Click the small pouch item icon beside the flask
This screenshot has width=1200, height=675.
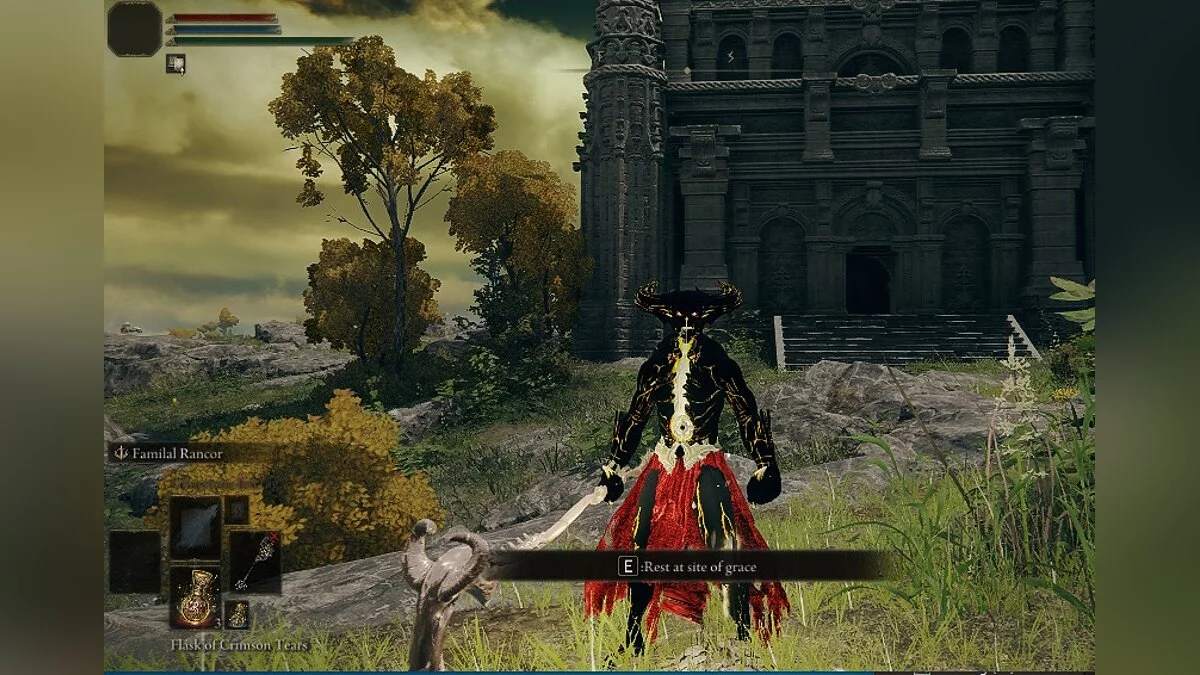pos(237,614)
